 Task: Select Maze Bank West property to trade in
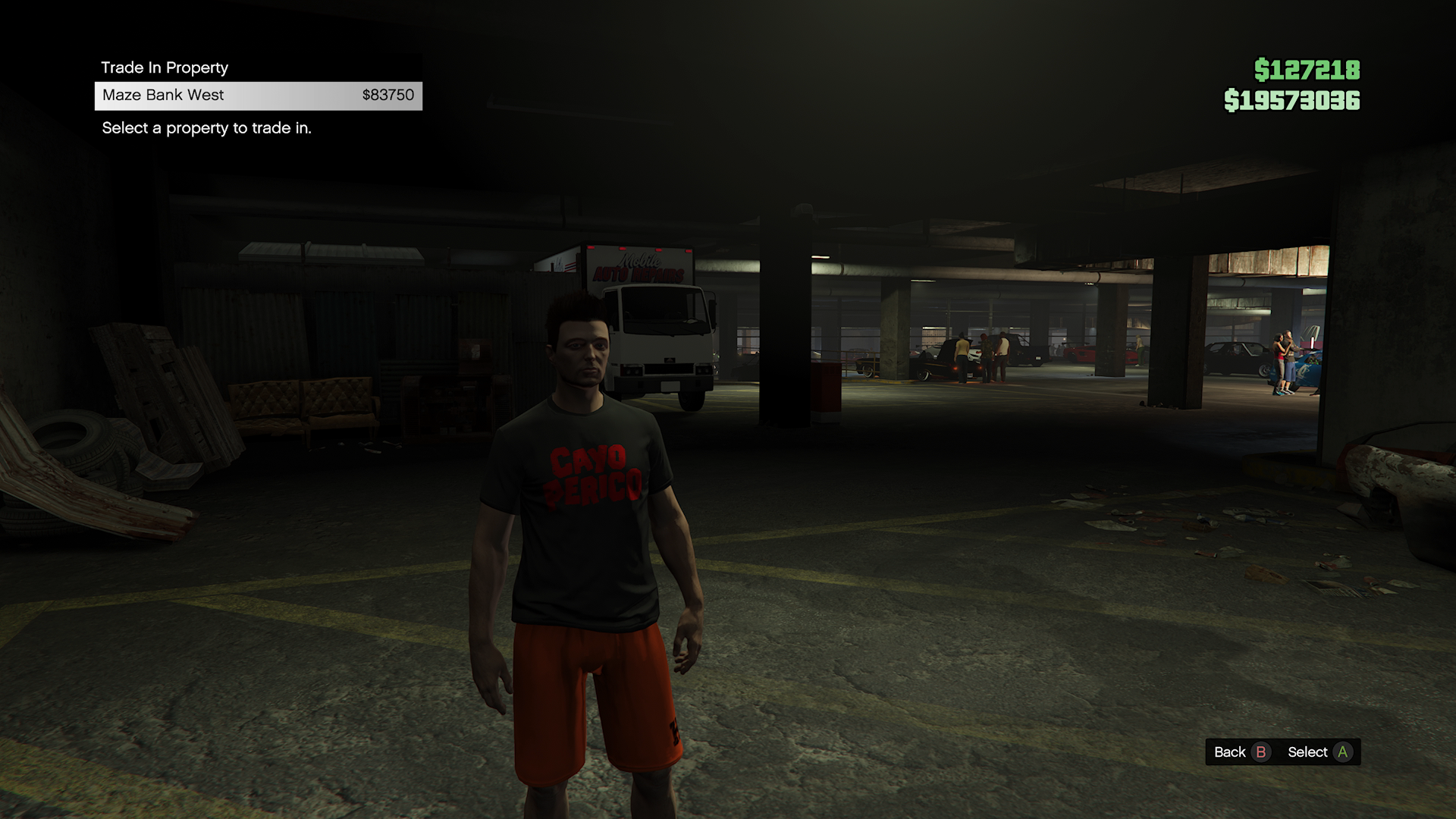click(258, 96)
